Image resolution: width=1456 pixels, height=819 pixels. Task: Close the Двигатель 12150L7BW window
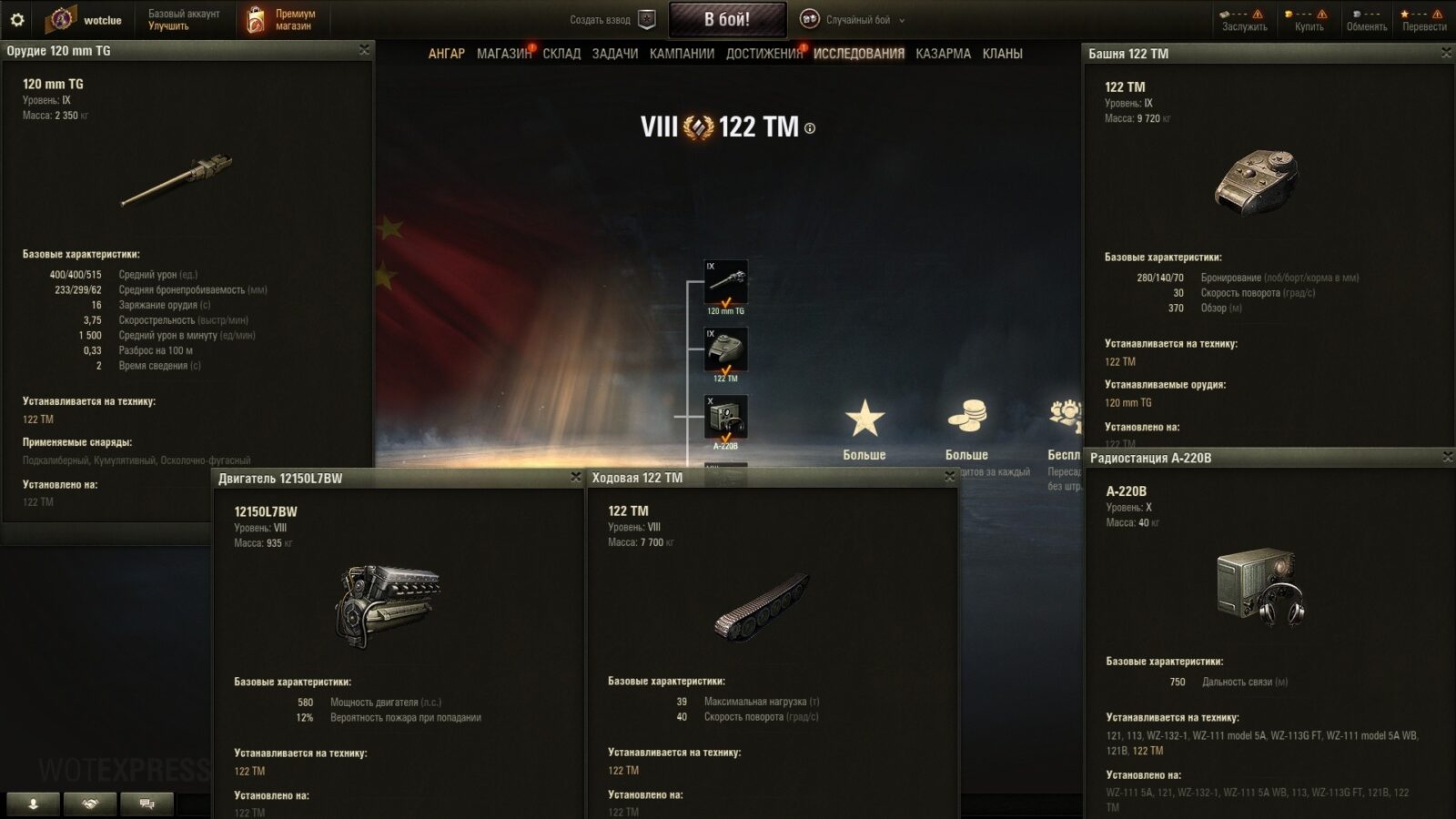pyautogui.click(x=575, y=477)
